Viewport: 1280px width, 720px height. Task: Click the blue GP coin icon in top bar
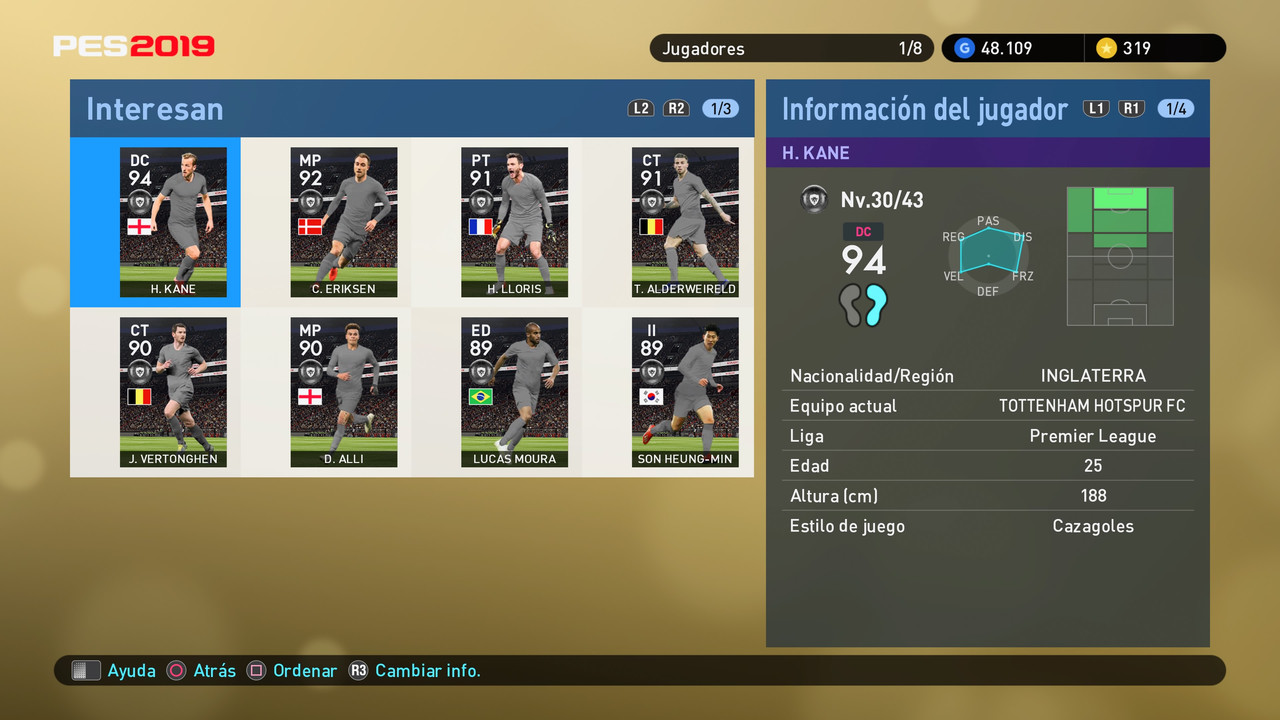point(963,47)
